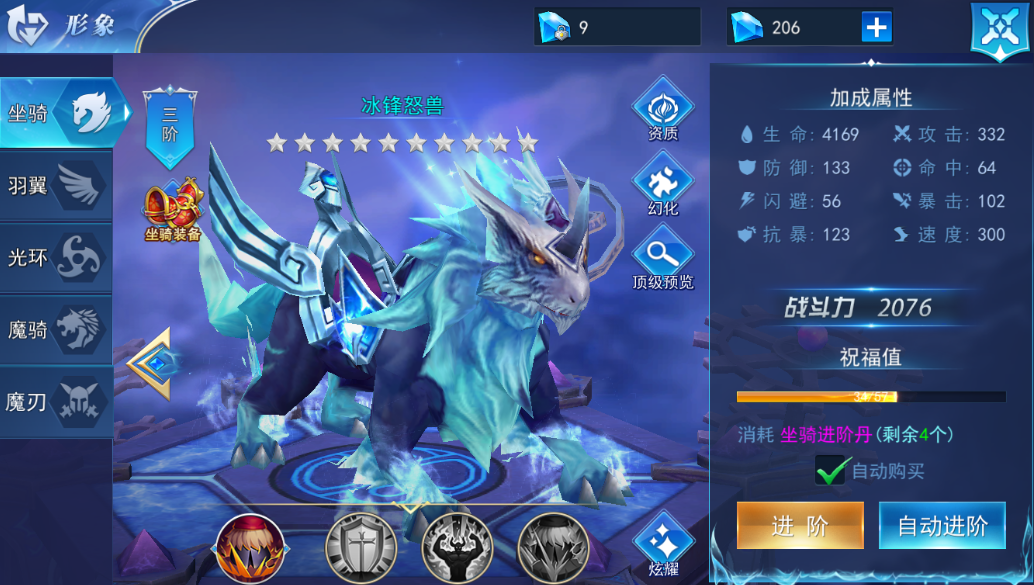This screenshot has width=1034, height=585.
Task: Open the 炫耀 show-off button
Action: (x=662, y=545)
